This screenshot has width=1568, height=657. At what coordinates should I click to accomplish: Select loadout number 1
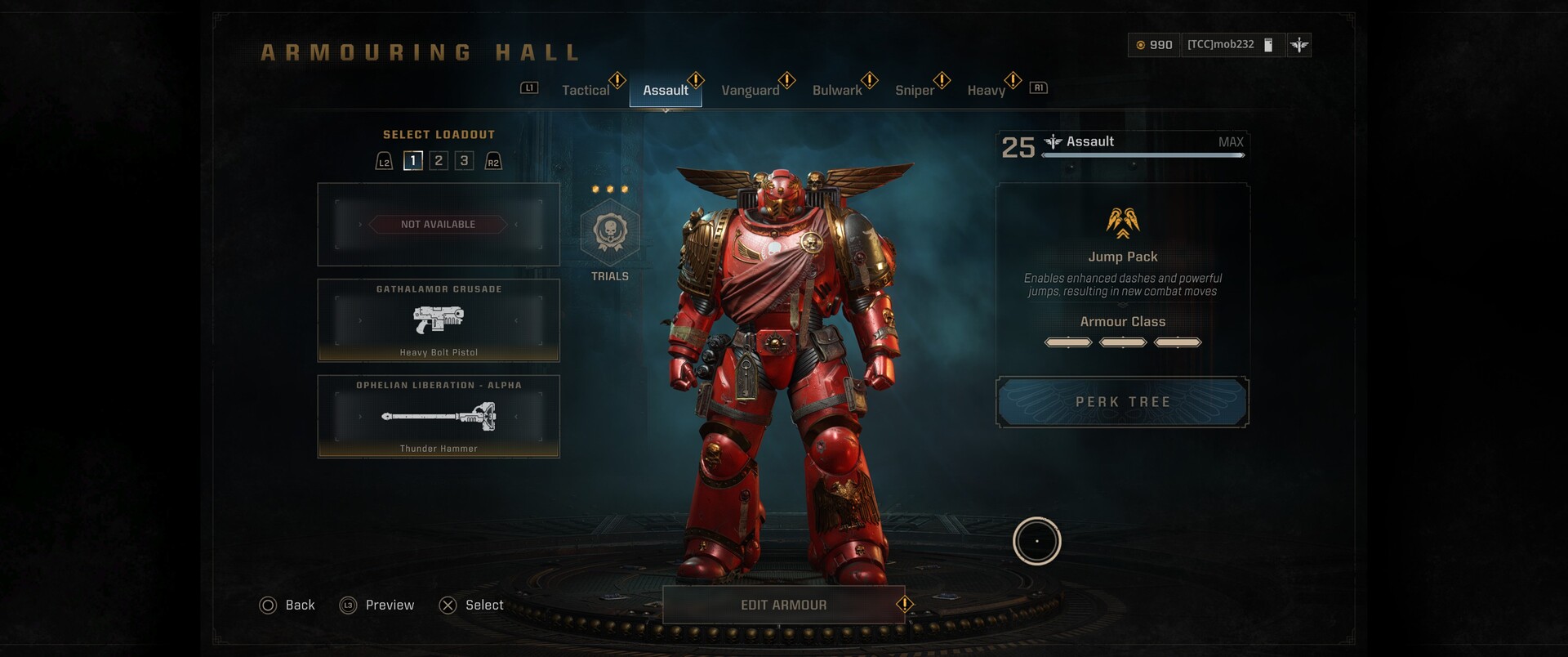[413, 161]
